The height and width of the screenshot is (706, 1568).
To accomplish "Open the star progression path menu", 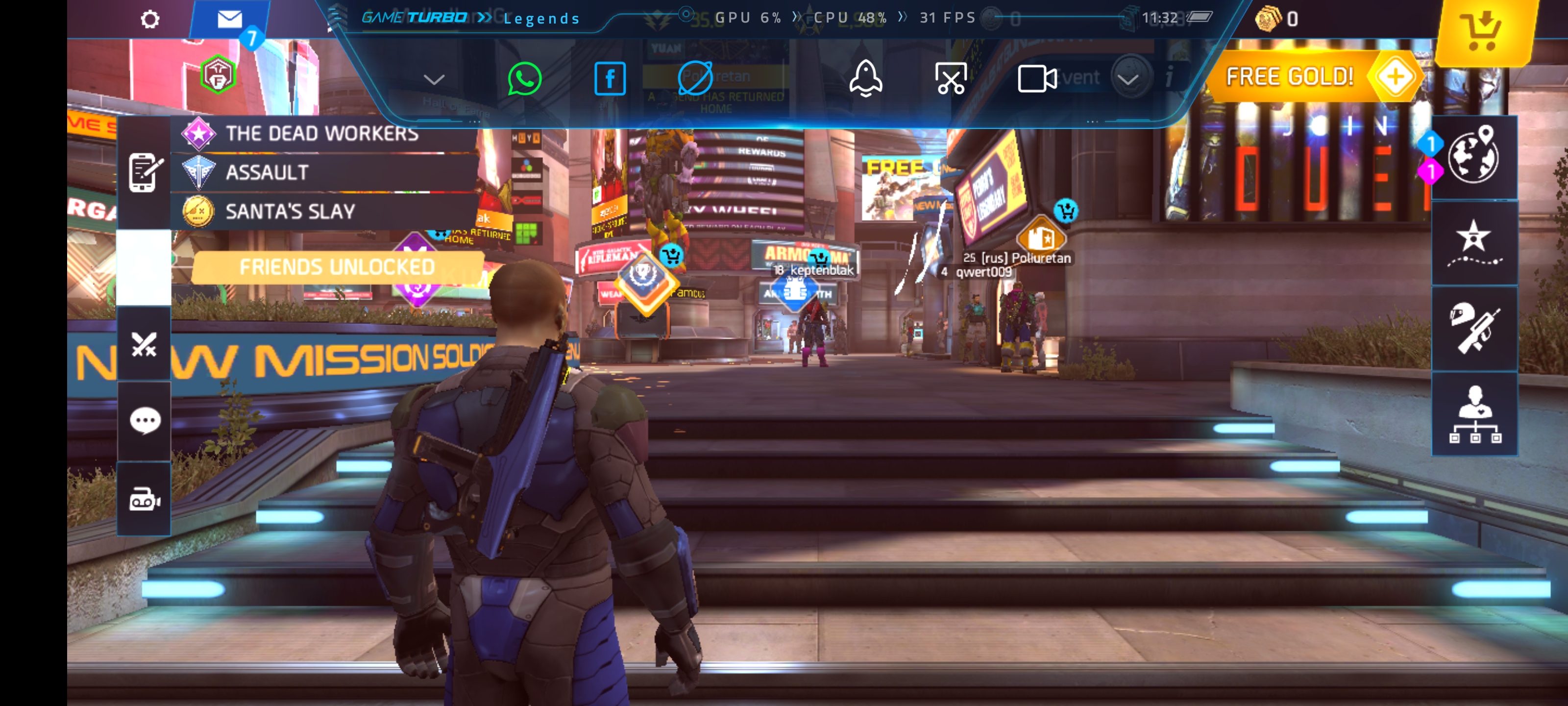I will pyautogui.click(x=1473, y=243).
